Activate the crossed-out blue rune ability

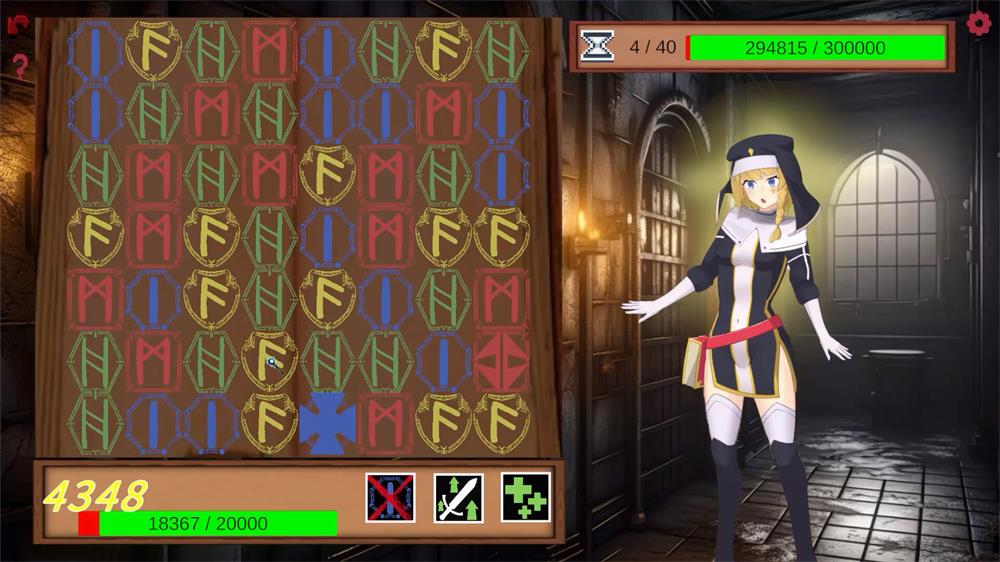click(390, 497)
